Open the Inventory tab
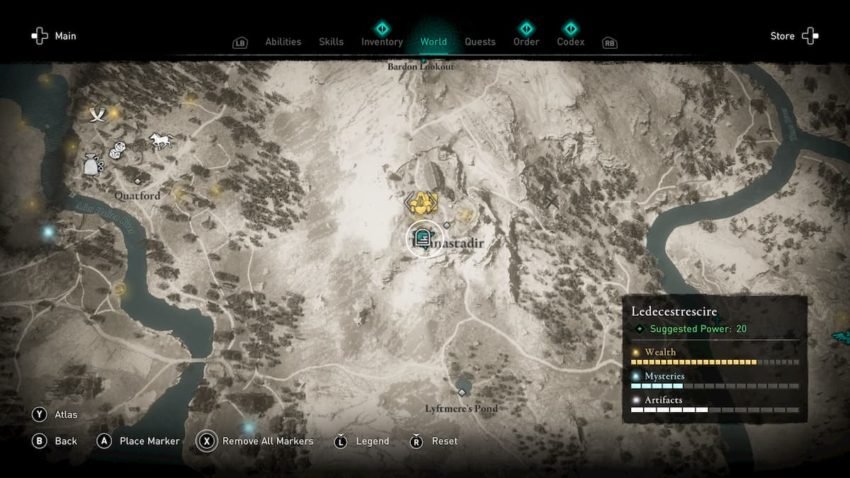850x478 pixels. (382, 42)
